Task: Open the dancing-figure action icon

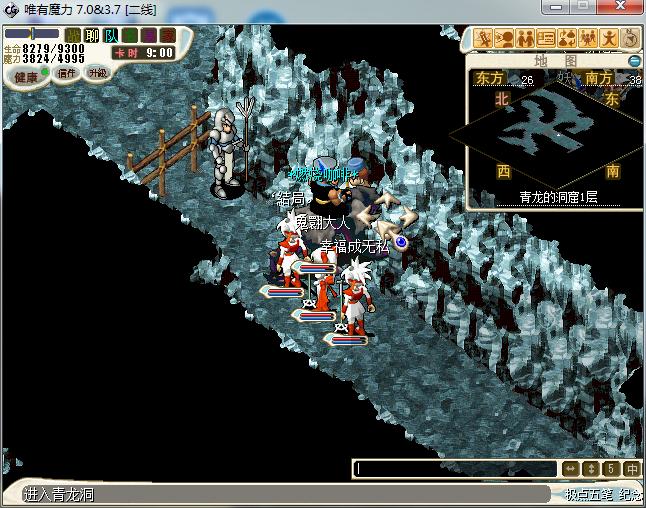Action: pyautogui.click(x=609, y=38)
